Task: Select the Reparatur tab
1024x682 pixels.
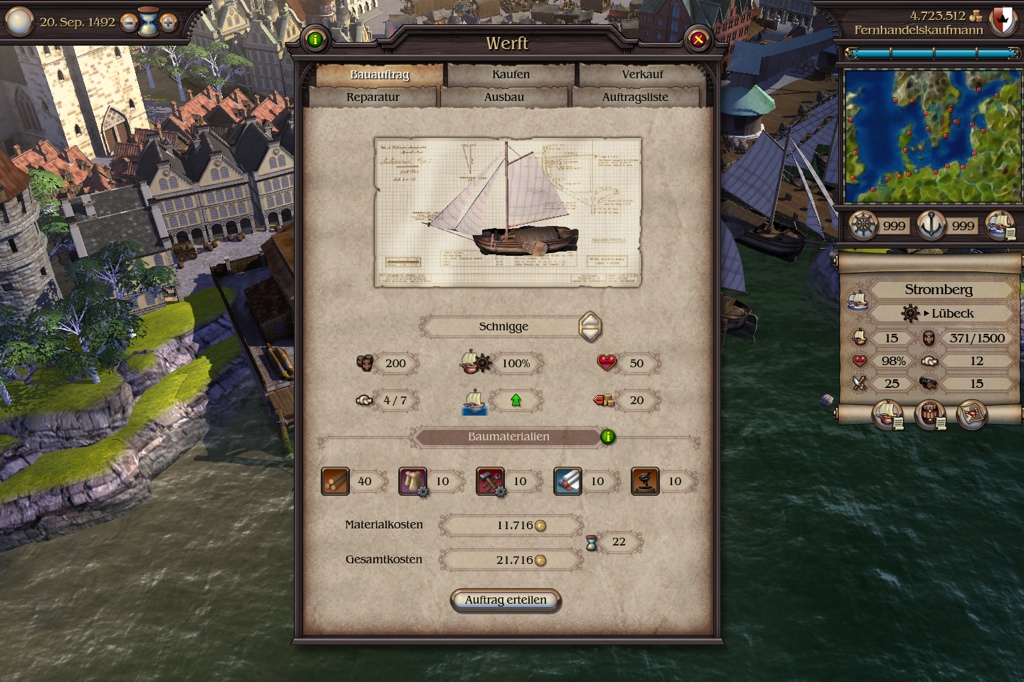Action: 373,97
